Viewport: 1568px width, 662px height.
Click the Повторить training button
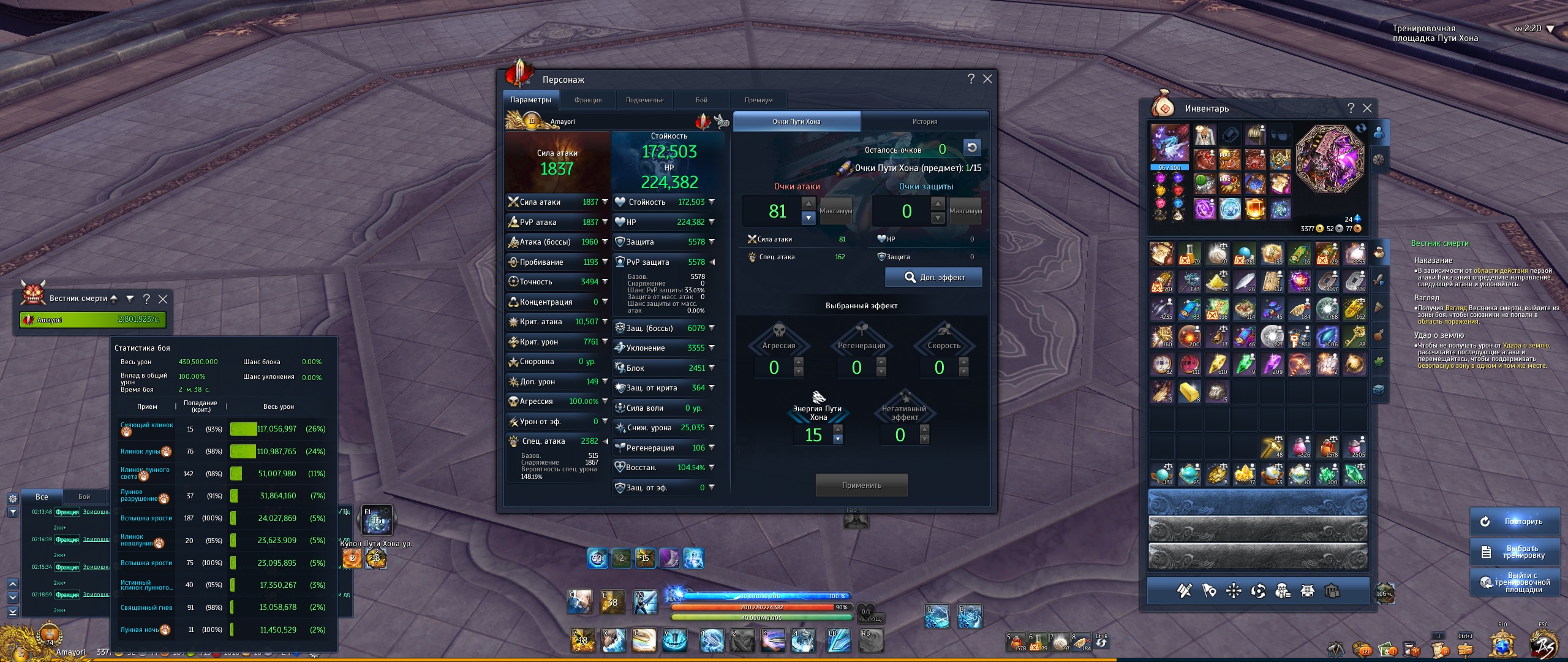pyautogui.click(x=1514, y=522)
